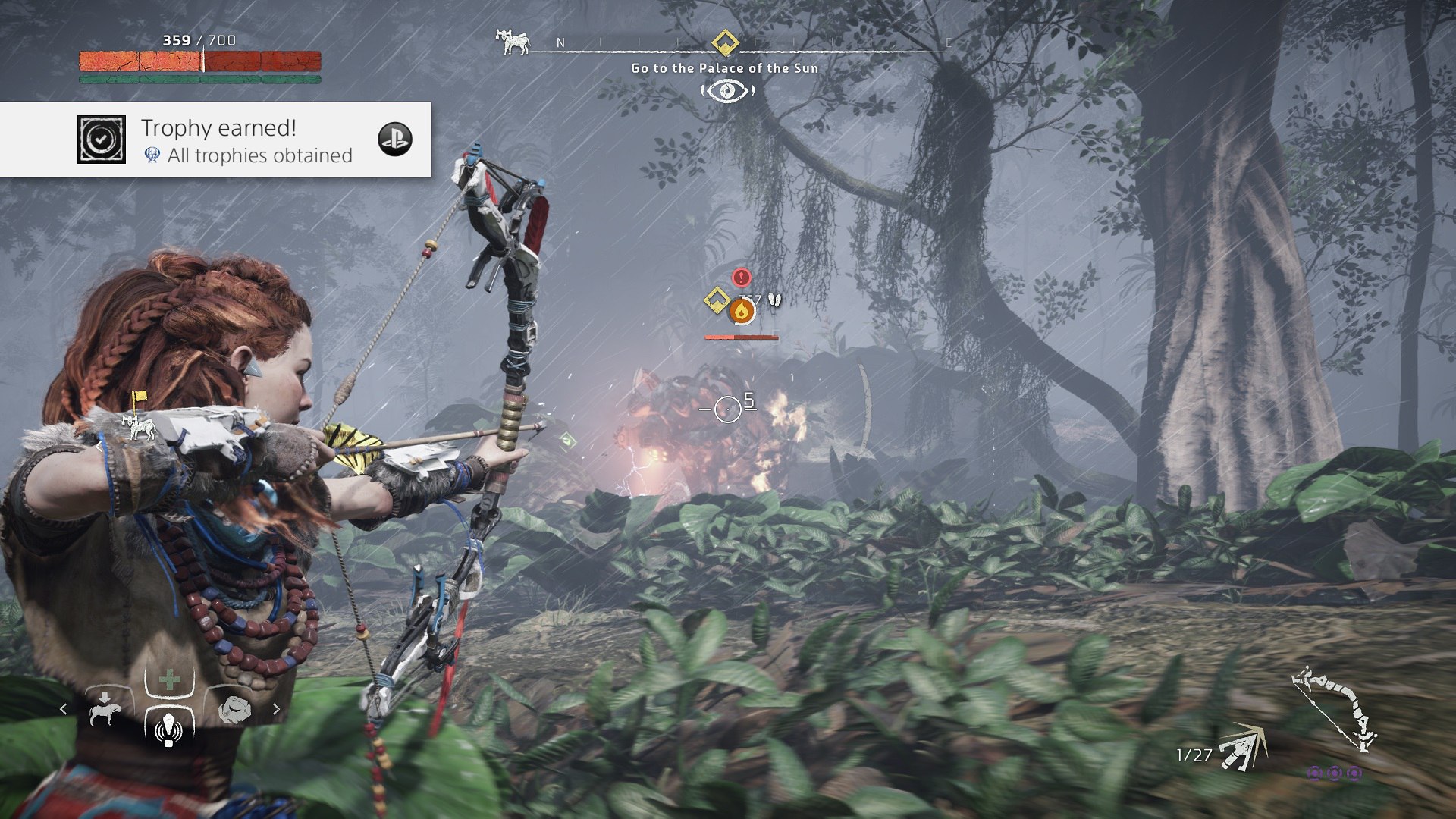Select the equipped bow weapon icon
The width and height of the screenshot is (1456, 819).
[1335, 709]
